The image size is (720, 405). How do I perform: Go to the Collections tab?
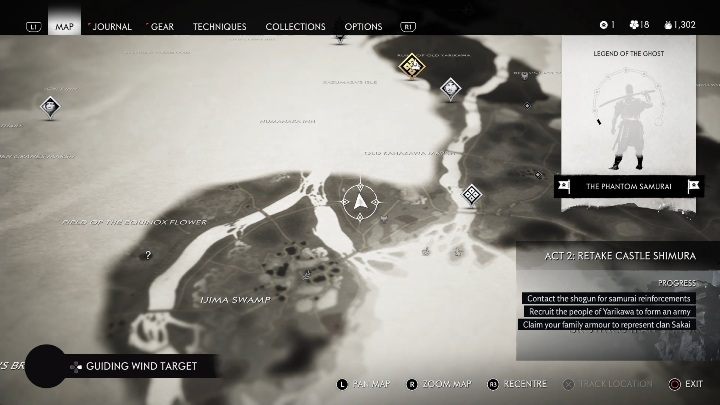click(x=295, y=26)
